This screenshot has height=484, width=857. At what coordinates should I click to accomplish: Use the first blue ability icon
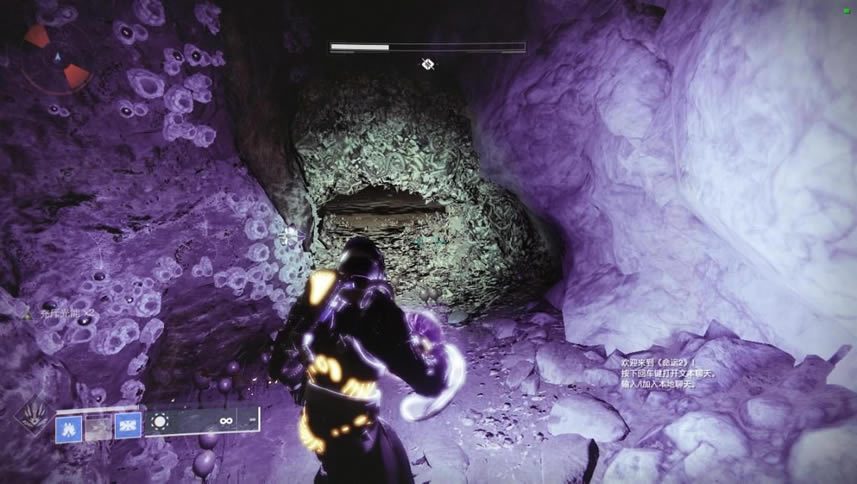point(69,424)
